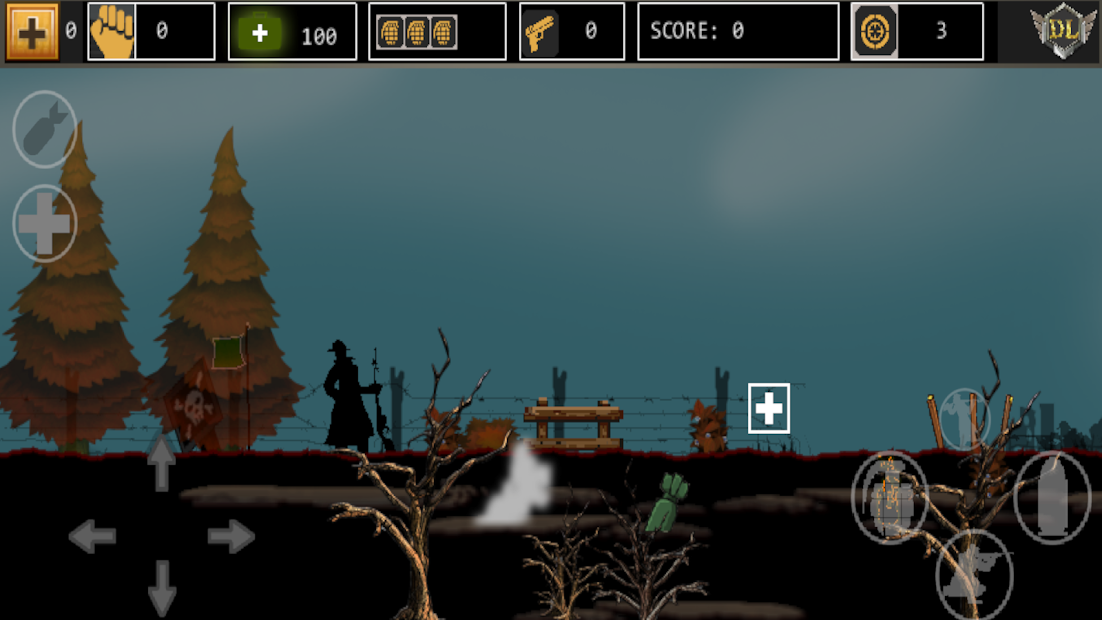This screenshot has width=1102, height=620.
Task: Tap the down arrow on the D-pad
Action: click(x=162, y=588)
